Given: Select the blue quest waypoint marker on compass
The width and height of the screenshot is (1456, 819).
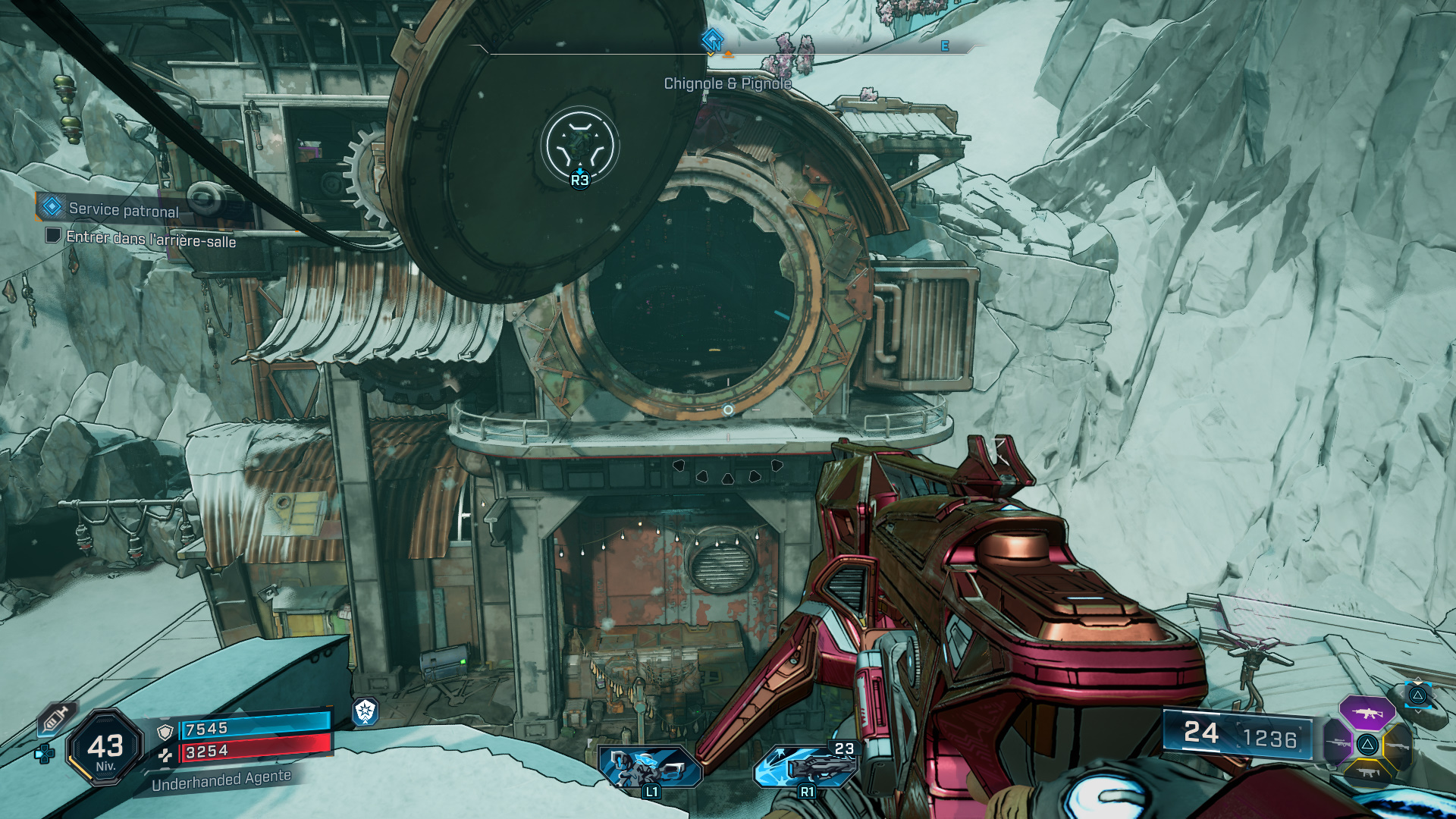Looking at the screenshot, I should tap(712, 39).
